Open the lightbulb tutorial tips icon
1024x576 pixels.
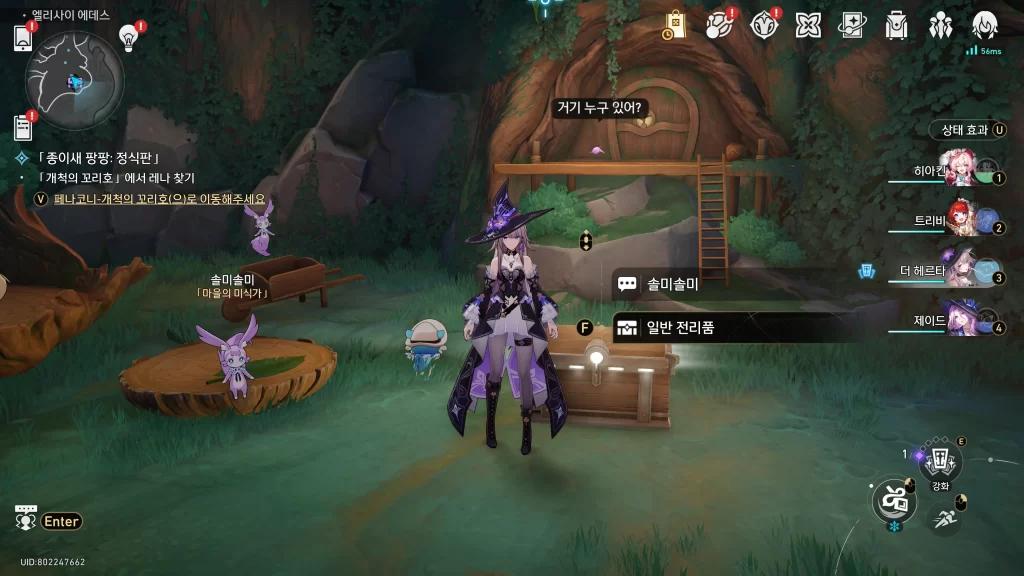[128, 37]
